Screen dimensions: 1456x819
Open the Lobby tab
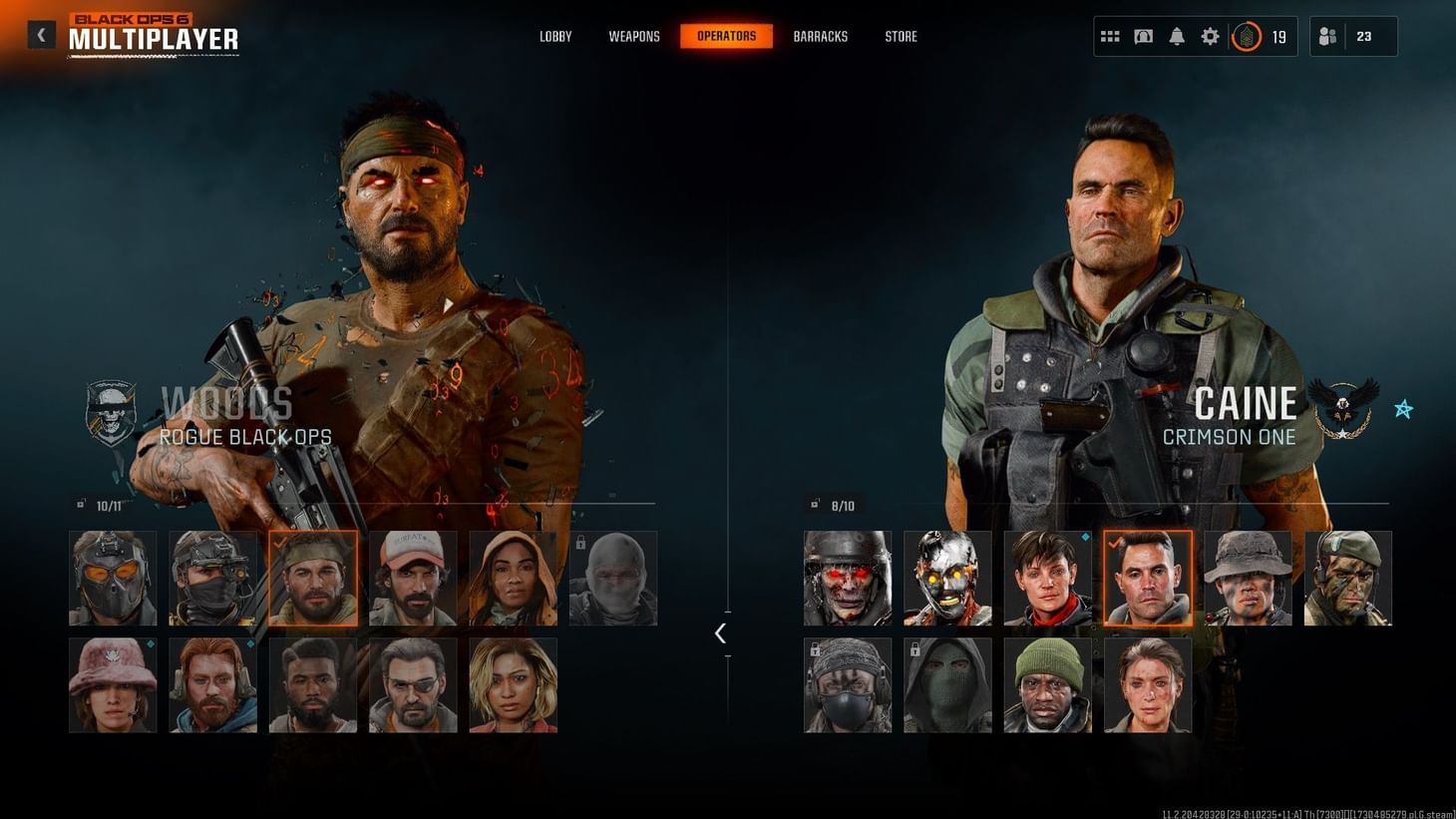pos(555,36)
